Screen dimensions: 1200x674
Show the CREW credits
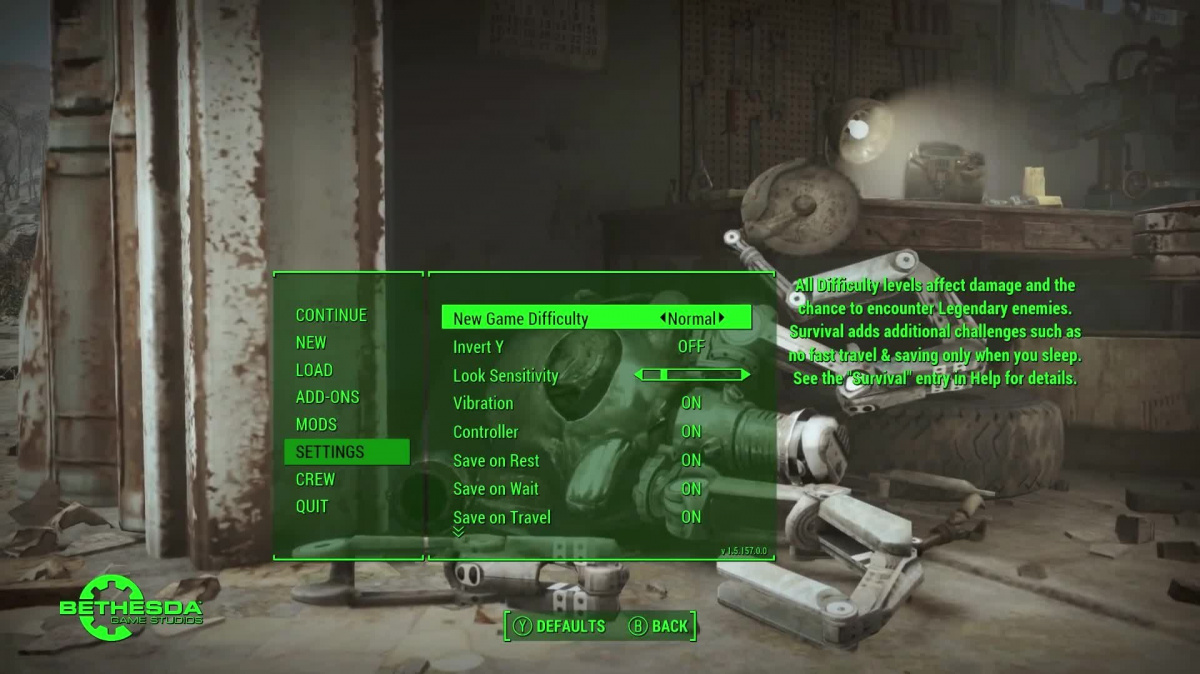[x=315, y=479]
